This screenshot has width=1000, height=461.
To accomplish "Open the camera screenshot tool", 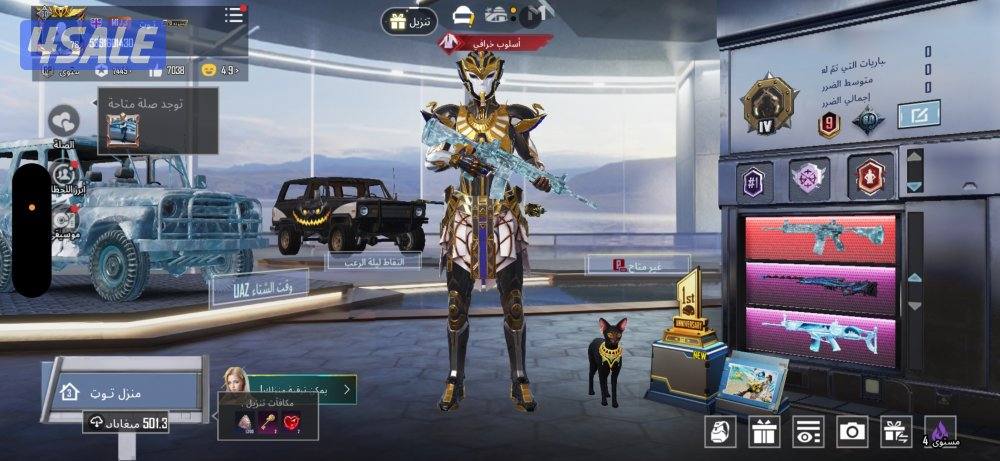I will (x=852, y=431).
